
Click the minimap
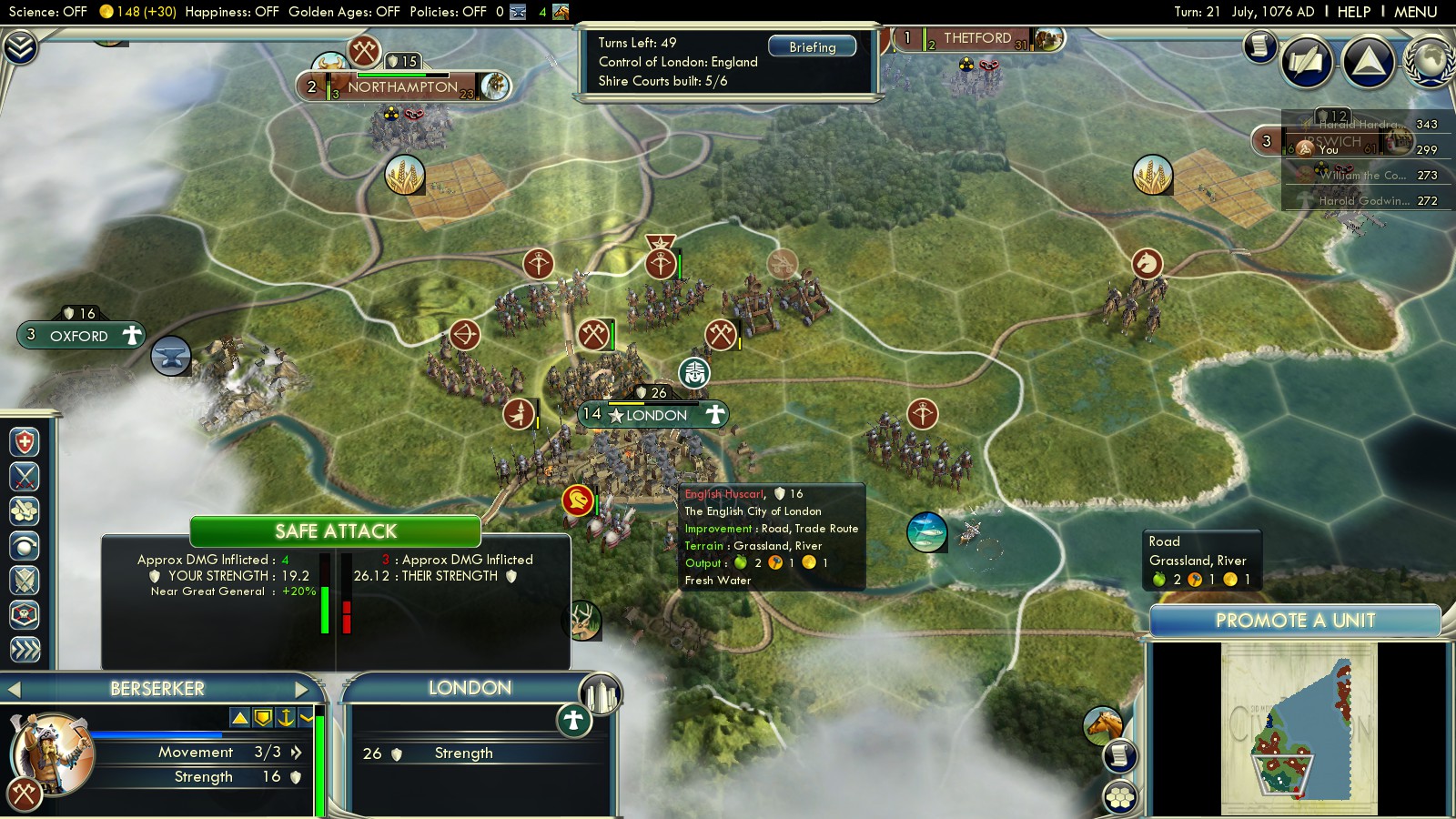click(1299, 728)
